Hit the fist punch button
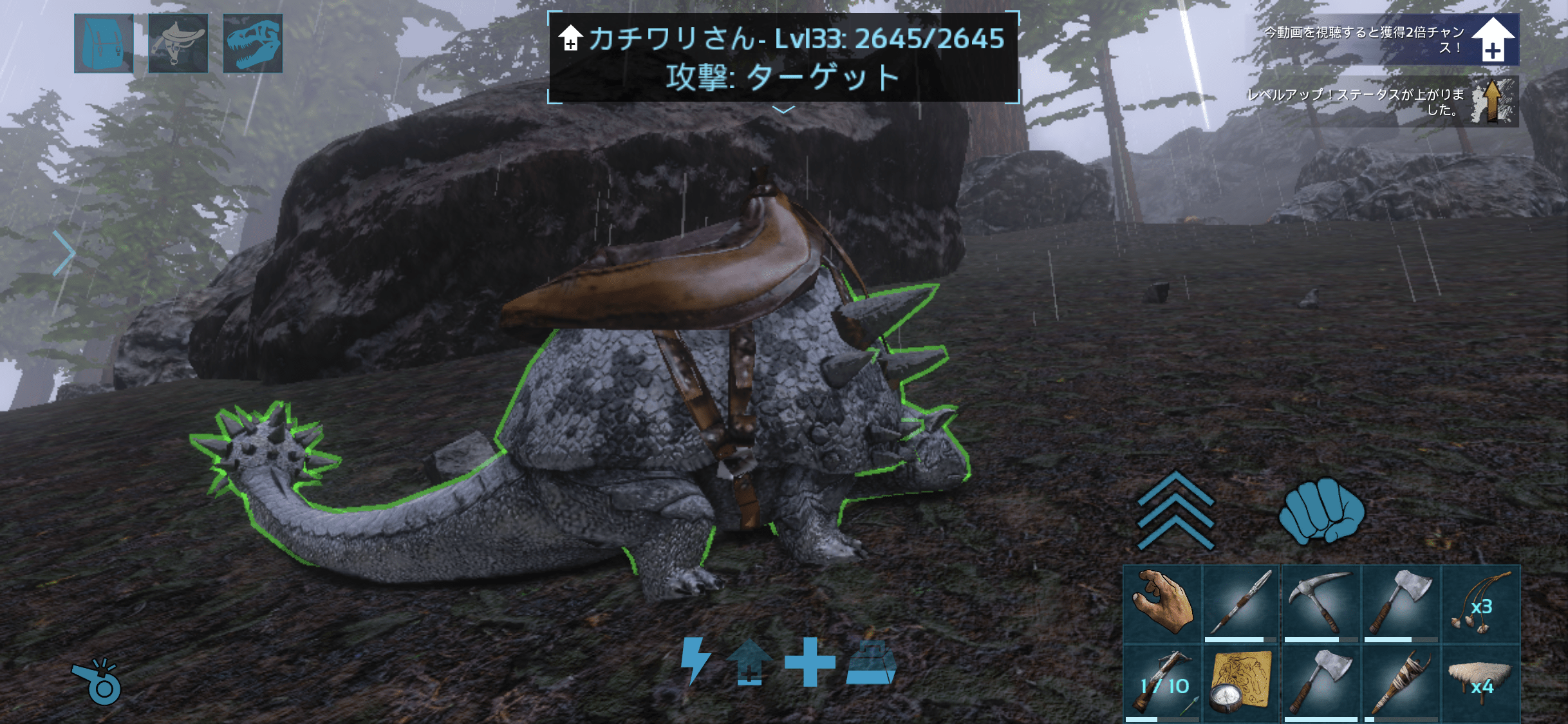 [x=1321, y=510]
